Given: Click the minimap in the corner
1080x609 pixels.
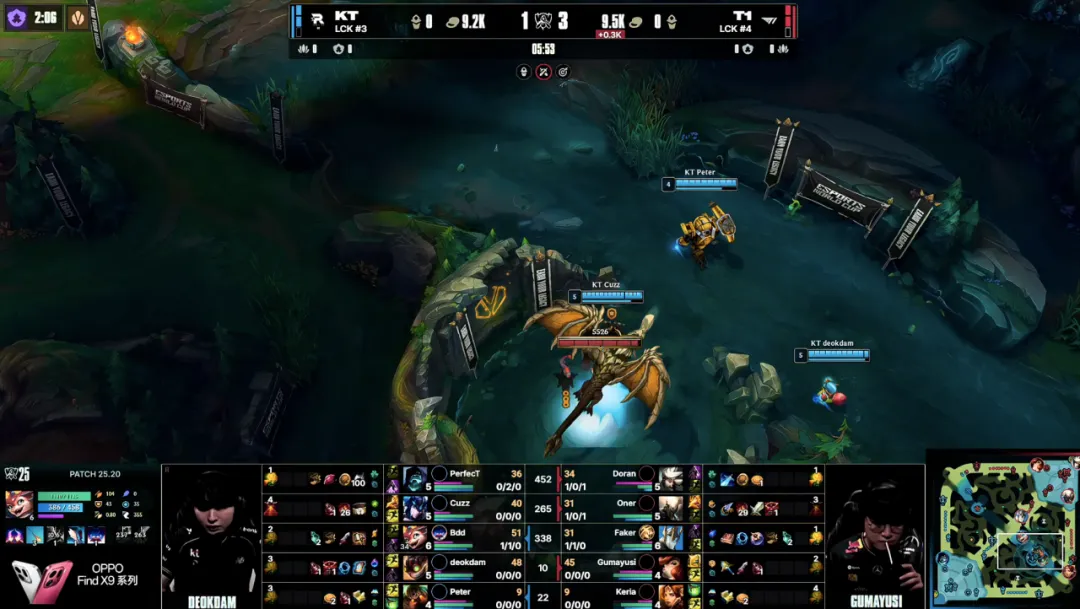Looking at the screenshot, I should (1003, 530).
